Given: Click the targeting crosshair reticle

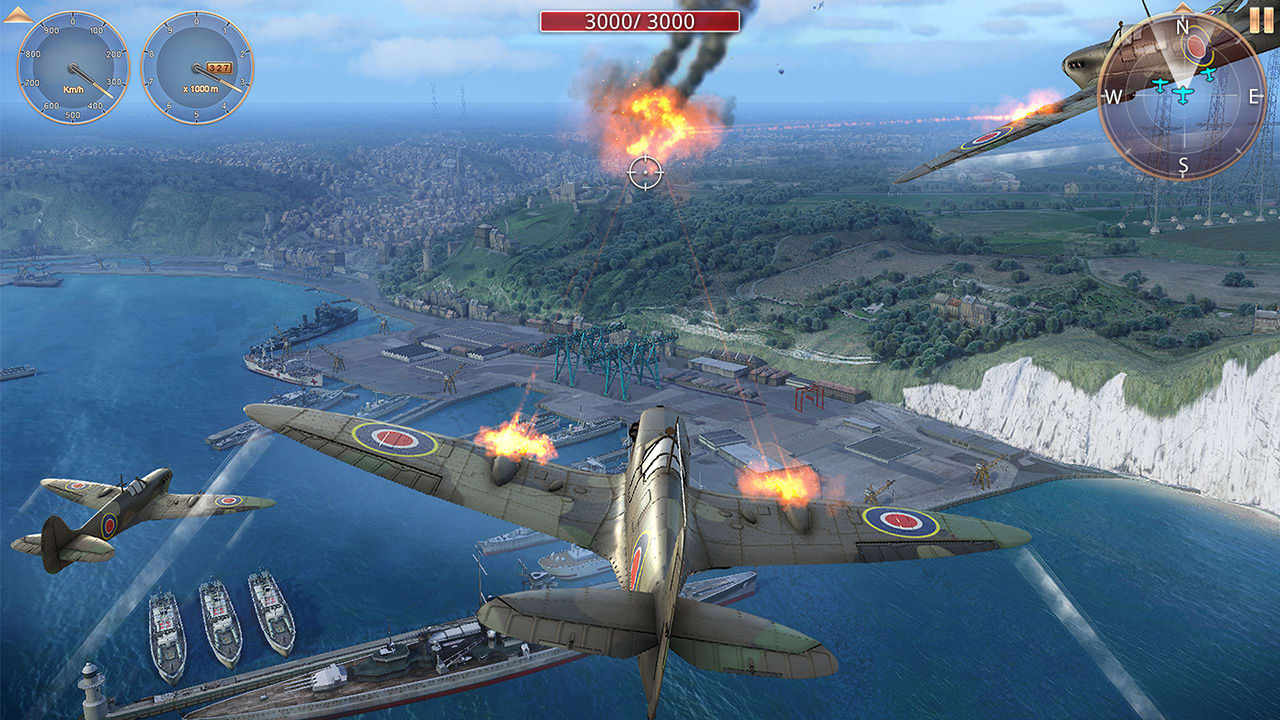Looking at the screenshot, I should point(647,170).
